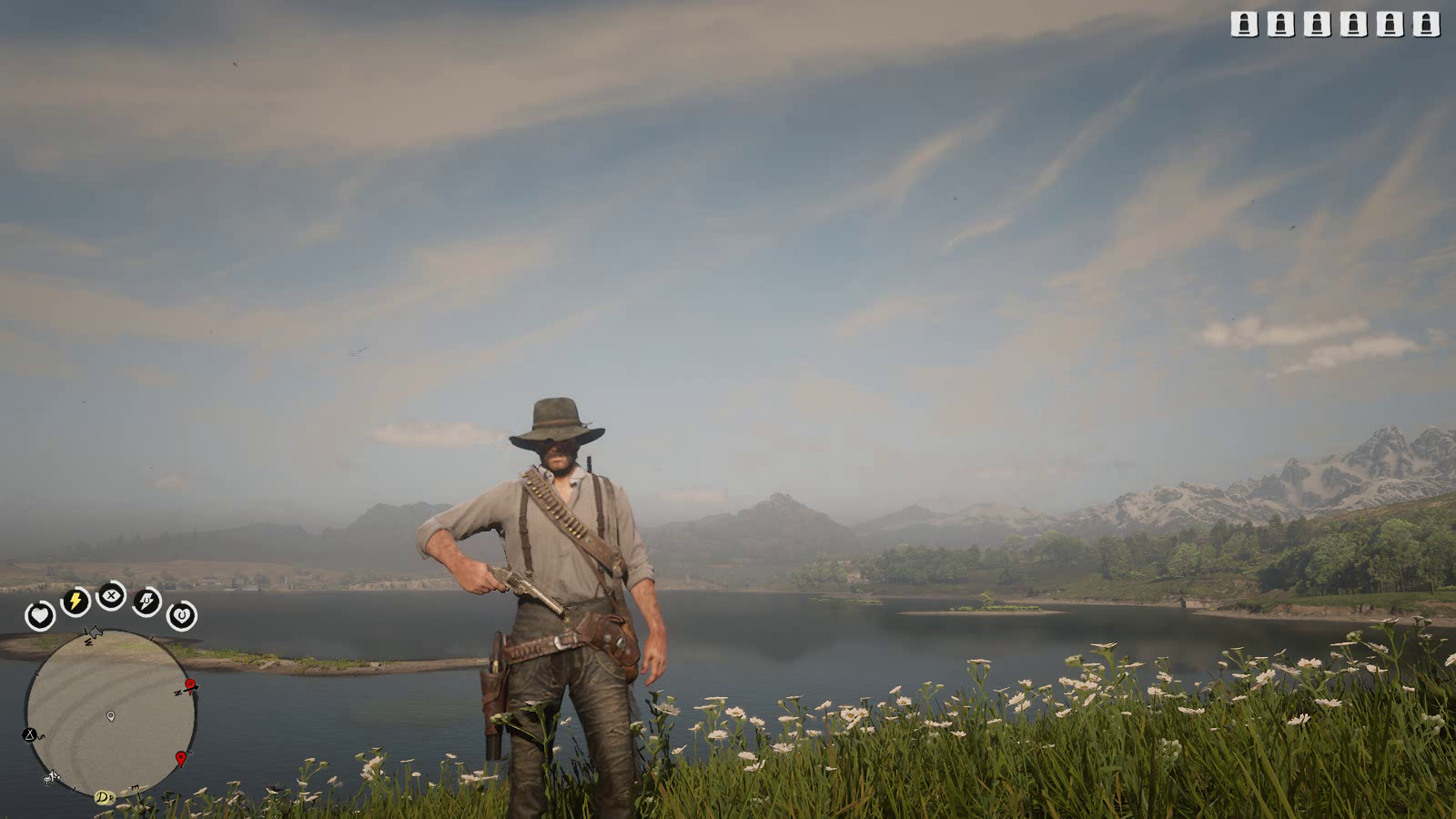Click the white waypoint pin in minimap center

point(111,716)
